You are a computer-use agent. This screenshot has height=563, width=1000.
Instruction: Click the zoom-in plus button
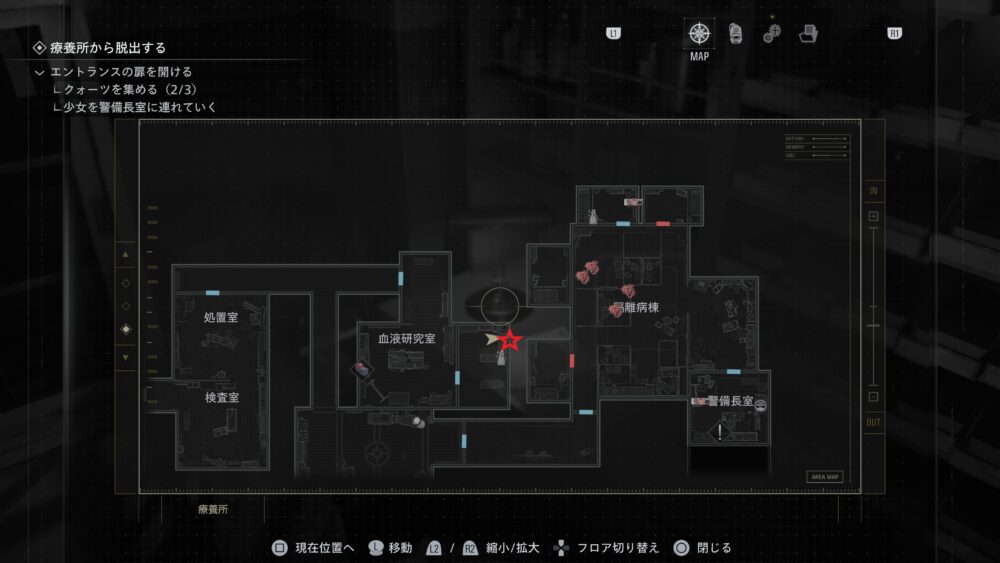click(873, 216)
